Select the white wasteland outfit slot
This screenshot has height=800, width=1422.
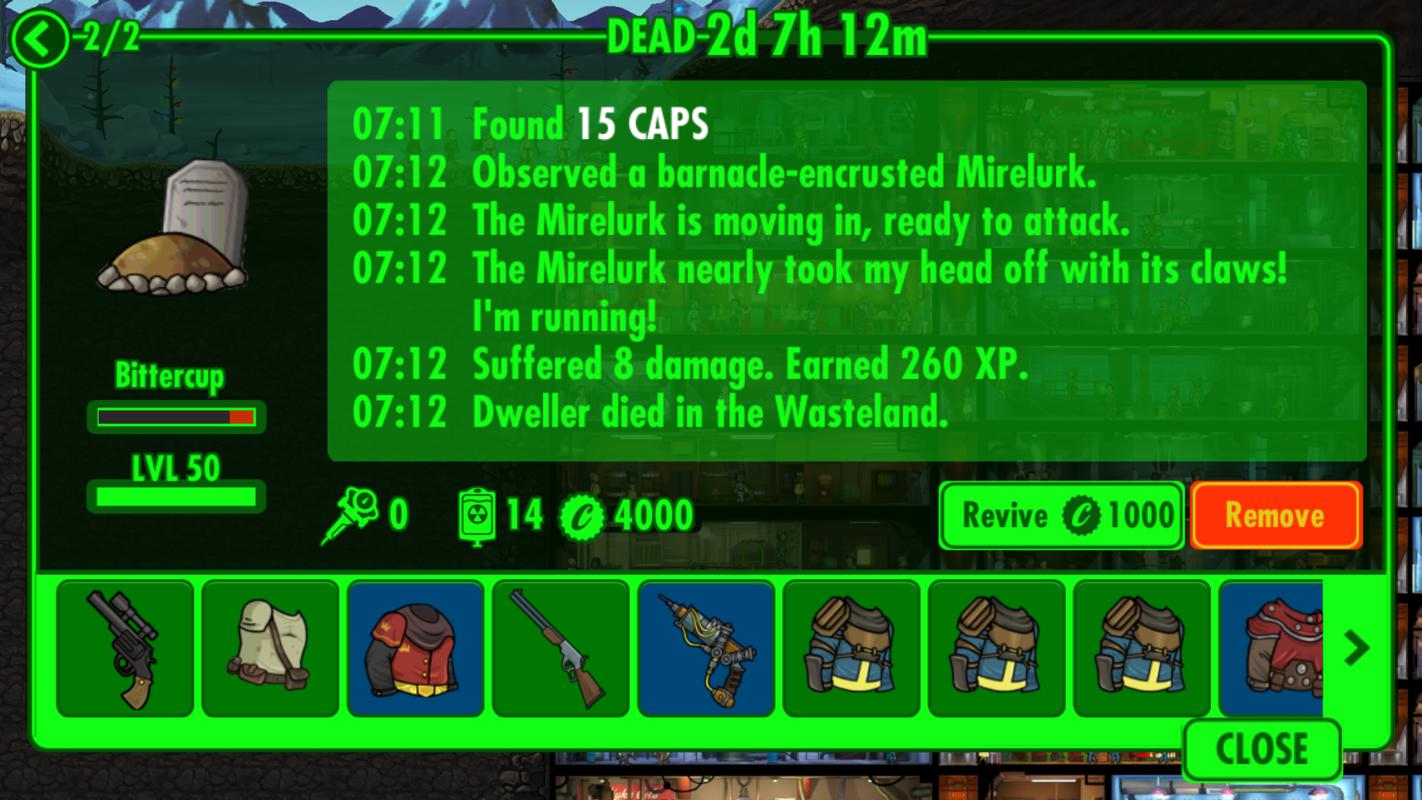(x=270, y=648)
